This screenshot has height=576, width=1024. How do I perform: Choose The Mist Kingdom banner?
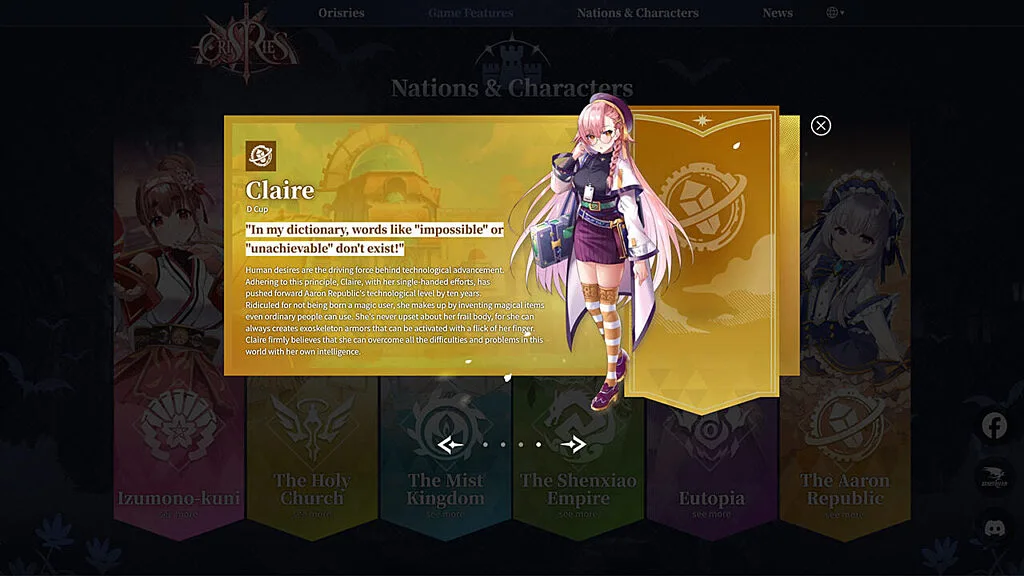[x=445, y=489]
